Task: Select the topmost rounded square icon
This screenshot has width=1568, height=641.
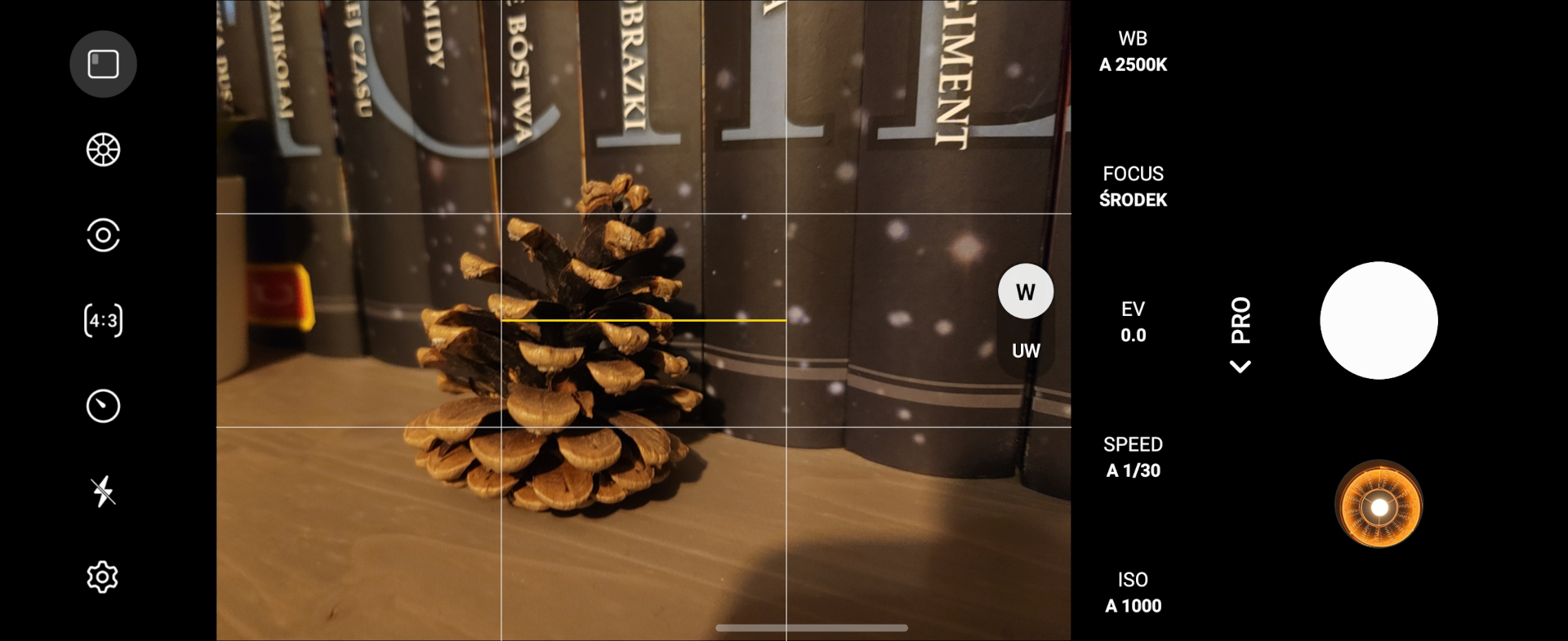Action: tap(103, 64)
